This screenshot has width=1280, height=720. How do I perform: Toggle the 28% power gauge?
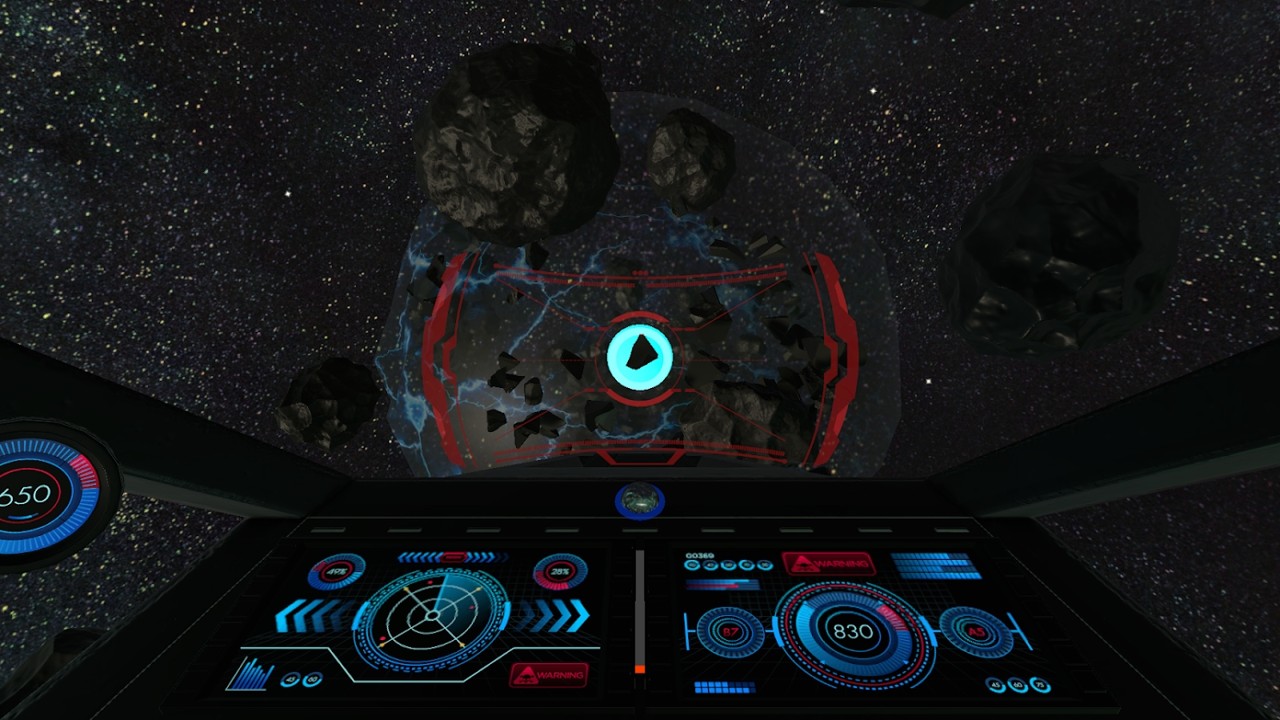tap(560, 572)
